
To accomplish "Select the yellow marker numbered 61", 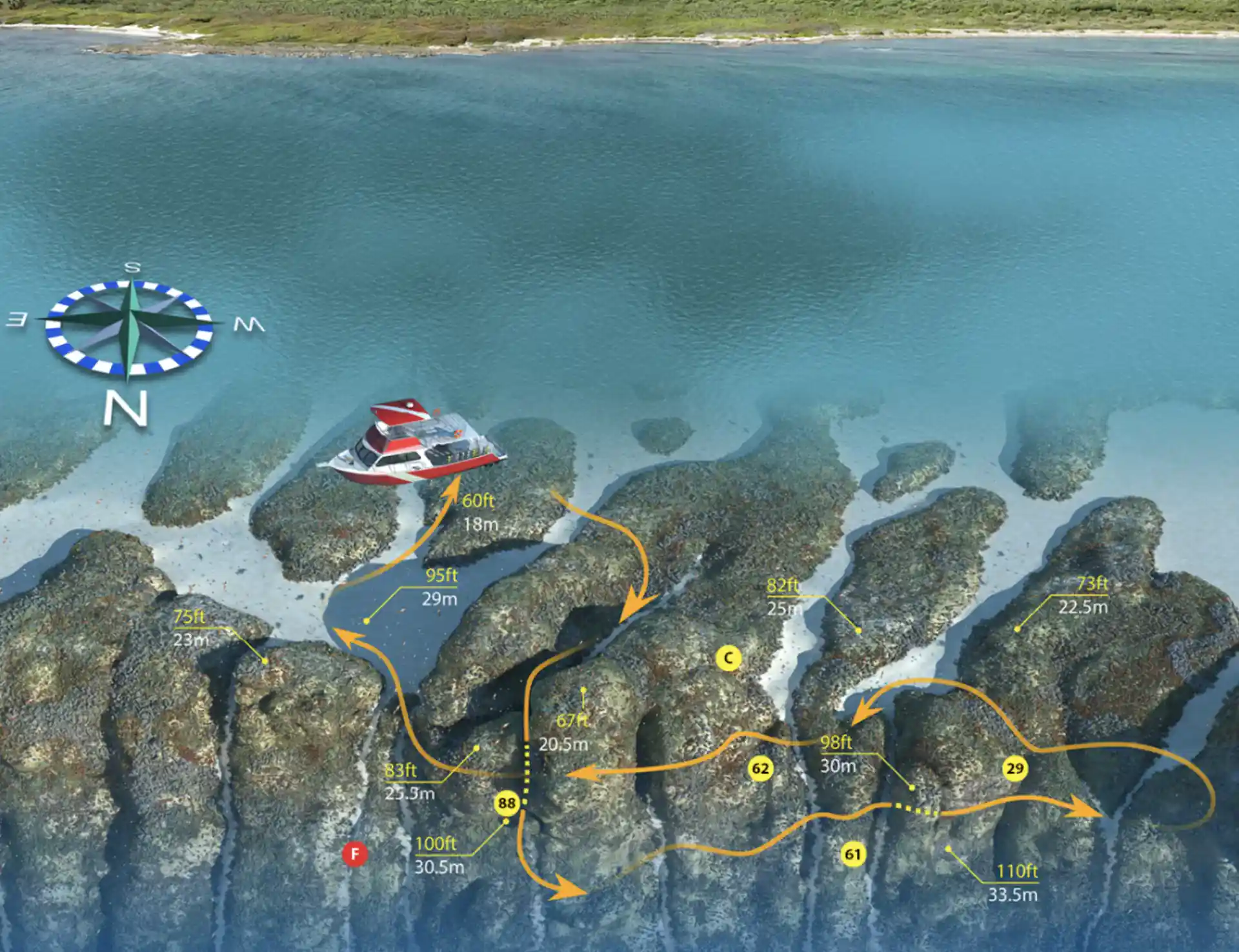I will (852, 854).
